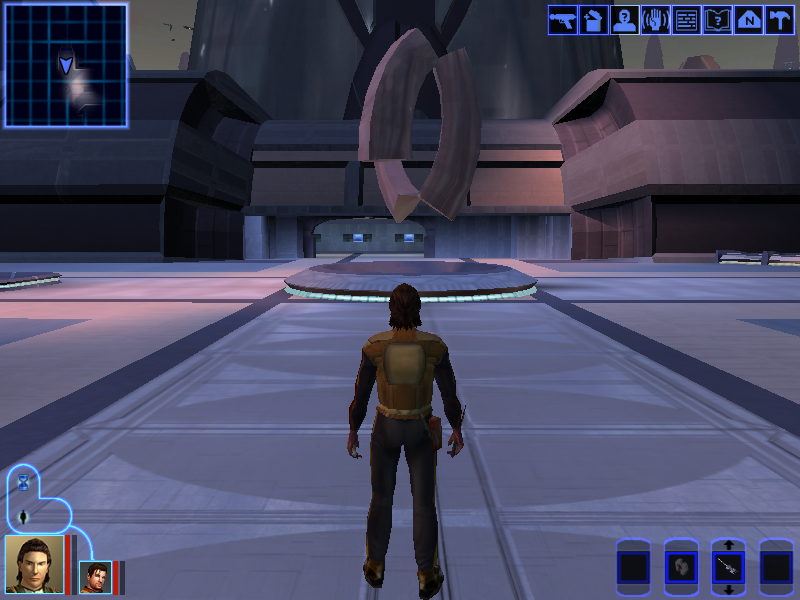Open the Character sheet silhouette icon
800x600 pixels.
624,20
